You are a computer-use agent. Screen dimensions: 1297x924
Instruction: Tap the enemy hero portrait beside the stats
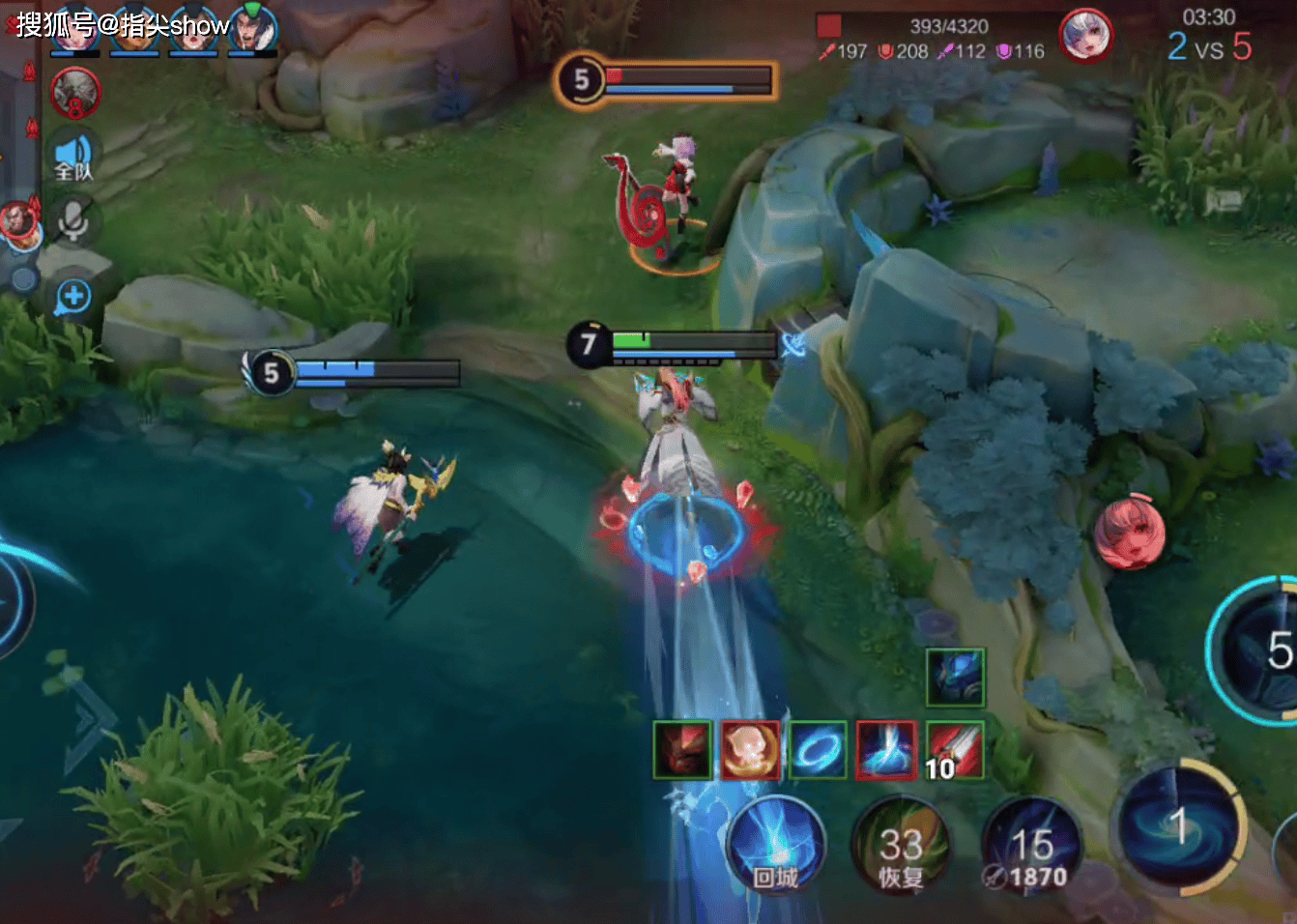(1085, 35)
